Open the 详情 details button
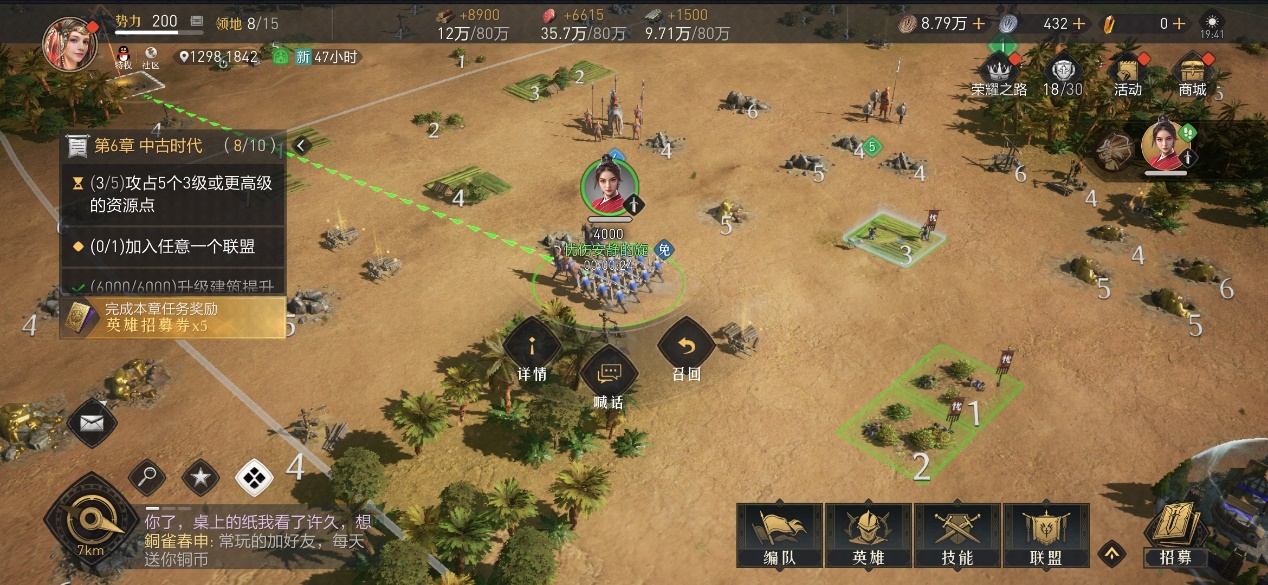 (x=531, y=350)
